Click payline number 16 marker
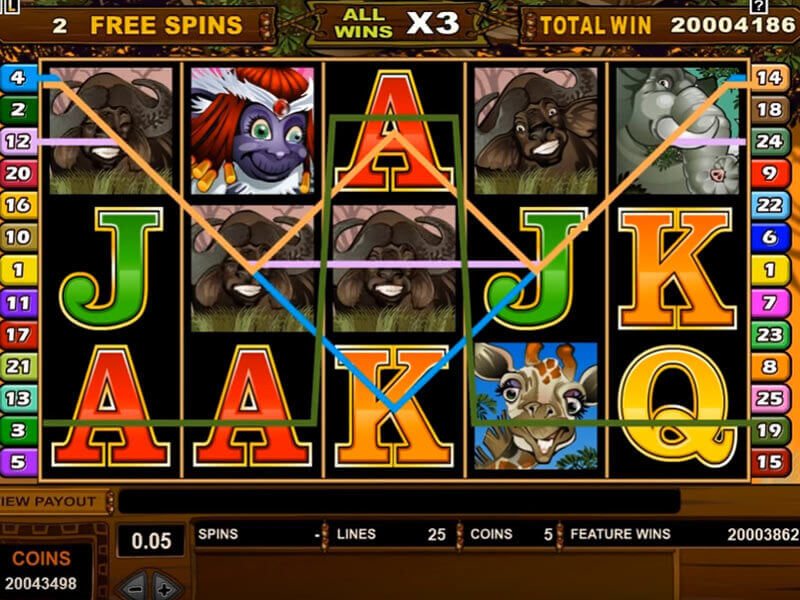 pos(18,205)
